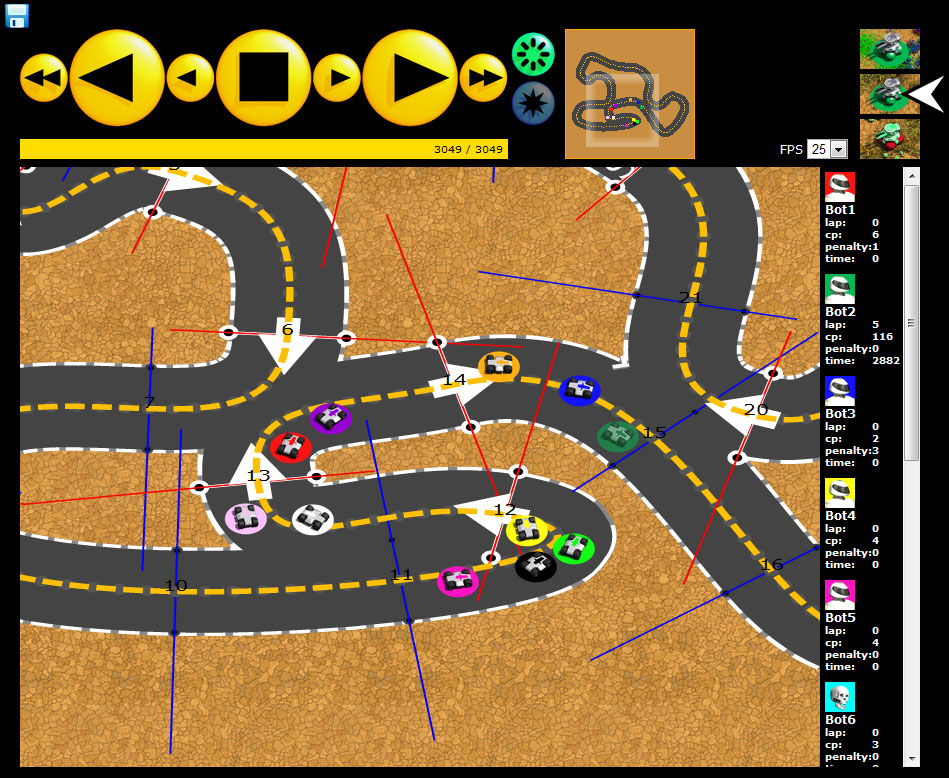Click the track overview minimap
Viewport: 949px width, 778px height.
630,93
